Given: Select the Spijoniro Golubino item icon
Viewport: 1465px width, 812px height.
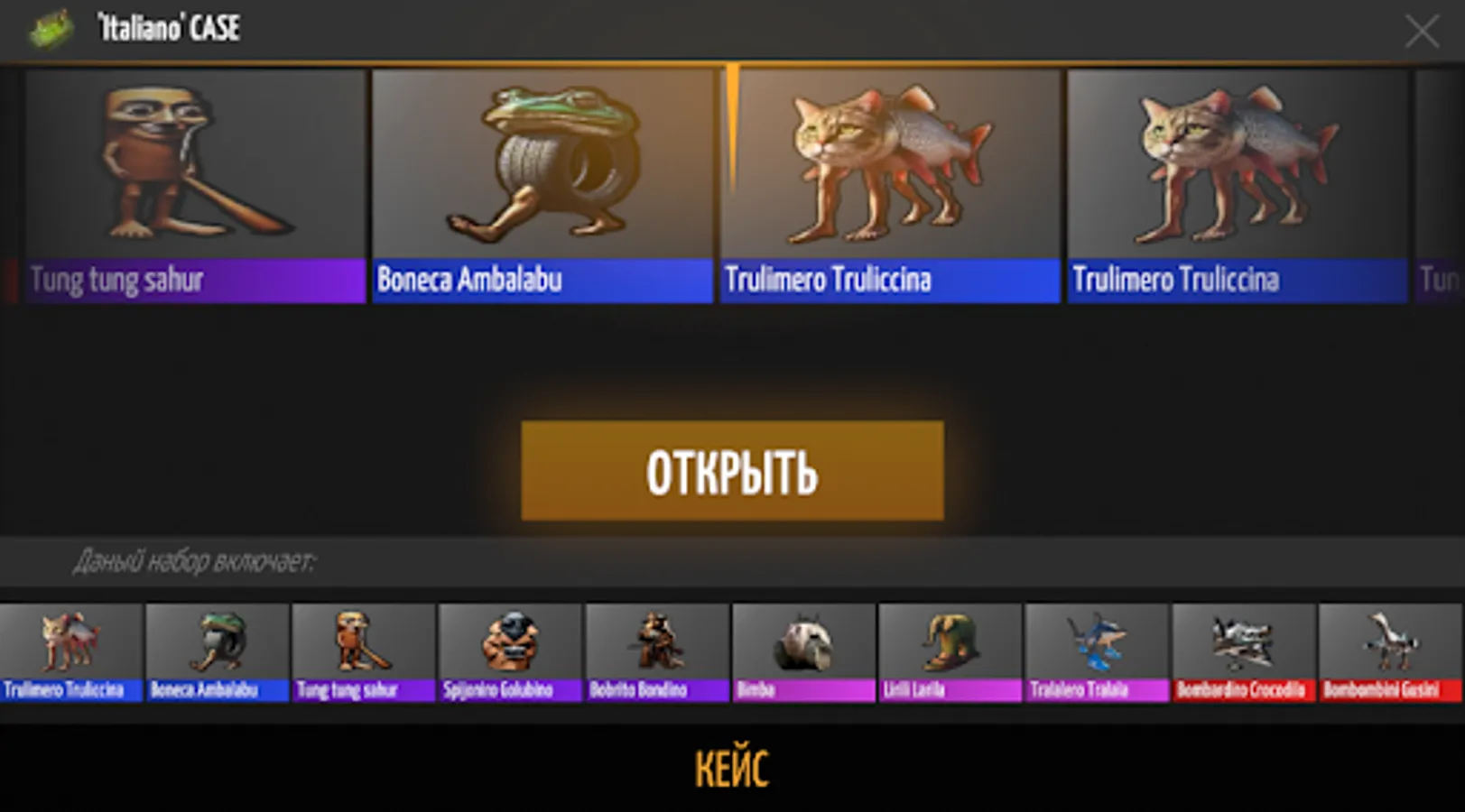Looking at the screenshot, I should click(x=510, y=651).
